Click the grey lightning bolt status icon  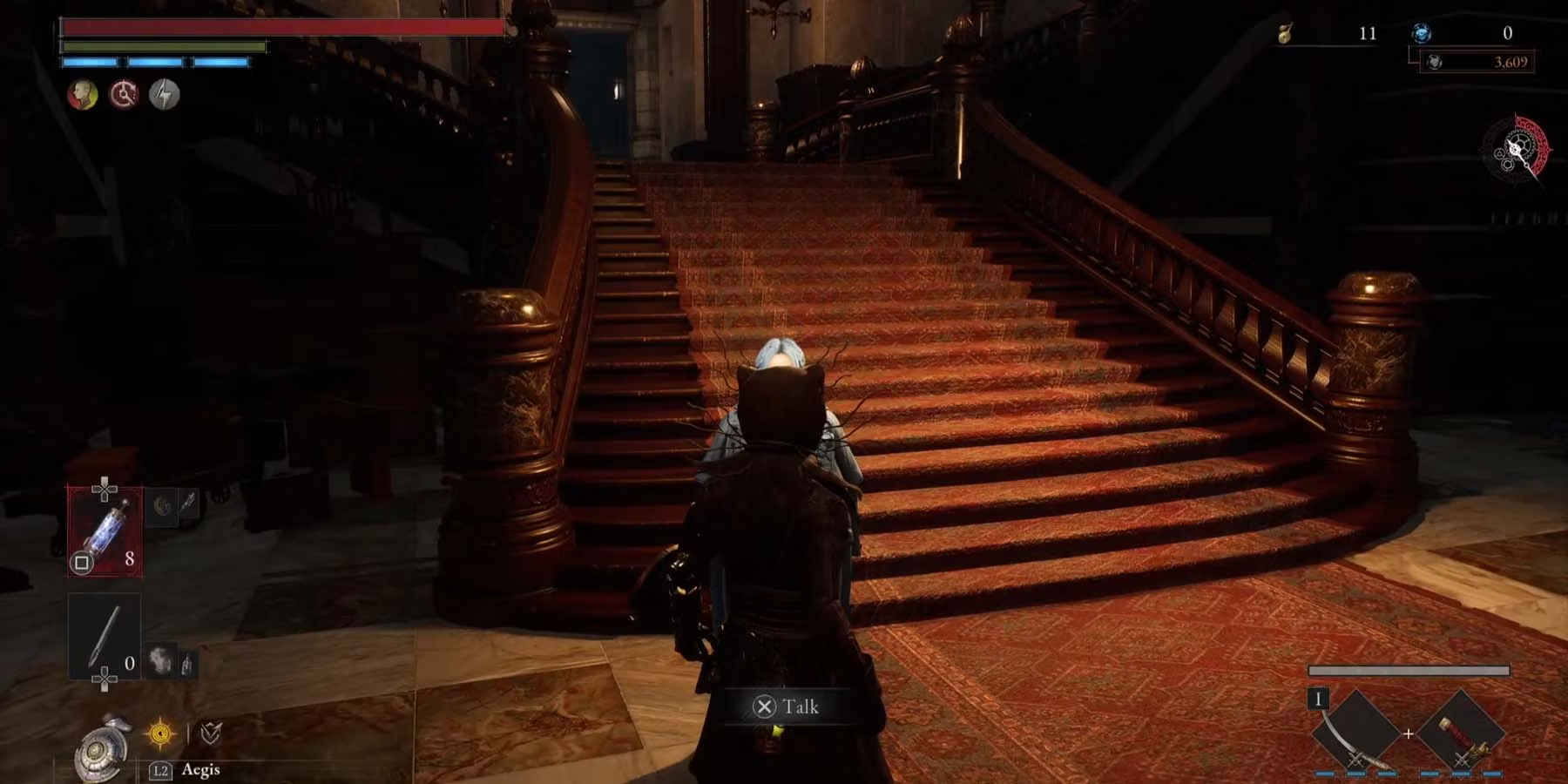164,94
